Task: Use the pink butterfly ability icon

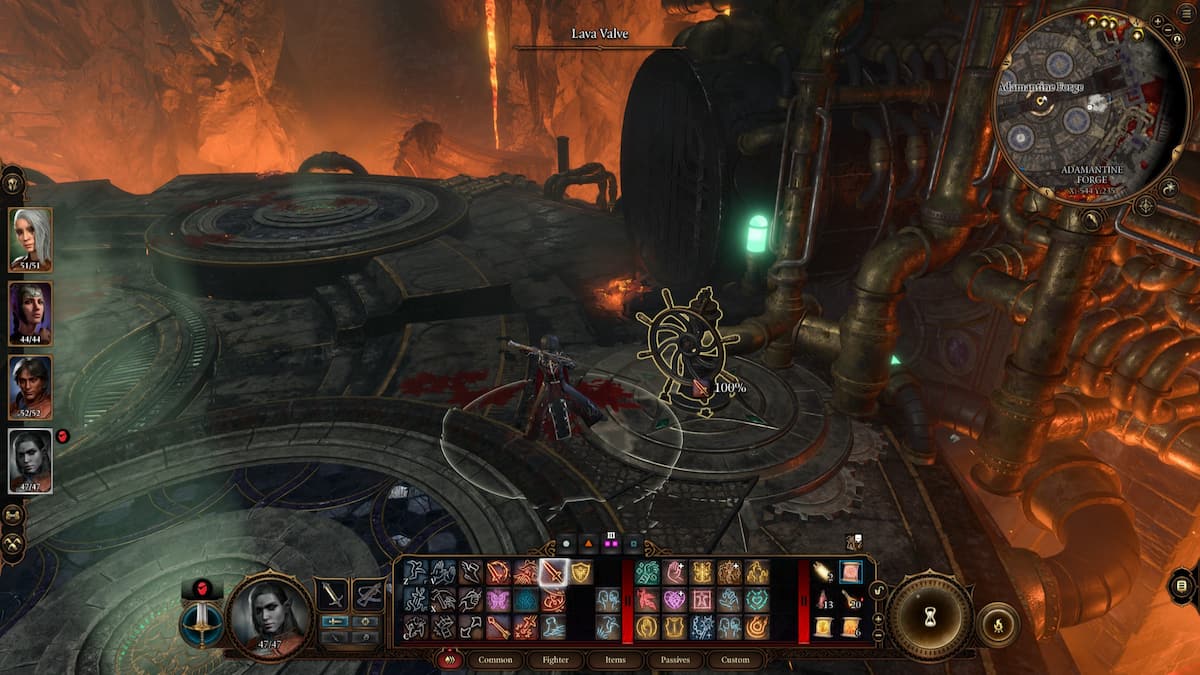Action: coord(497,600)
